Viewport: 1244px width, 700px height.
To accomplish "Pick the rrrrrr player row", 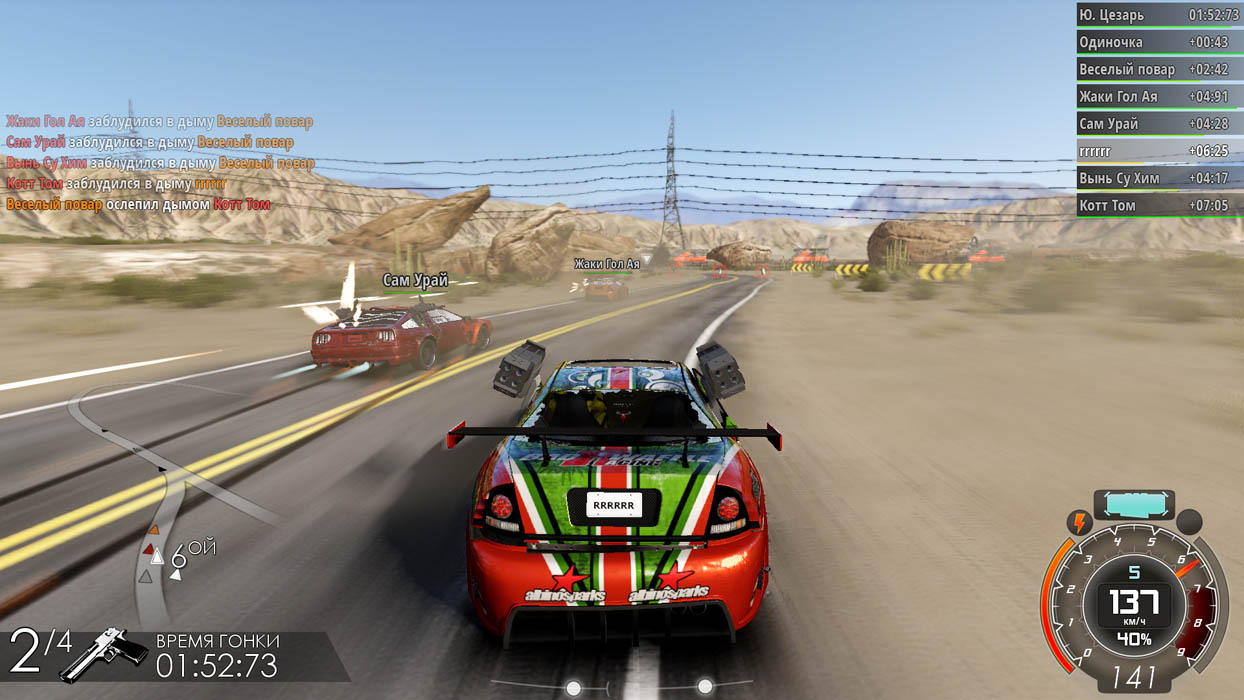I will point(1158,151).
